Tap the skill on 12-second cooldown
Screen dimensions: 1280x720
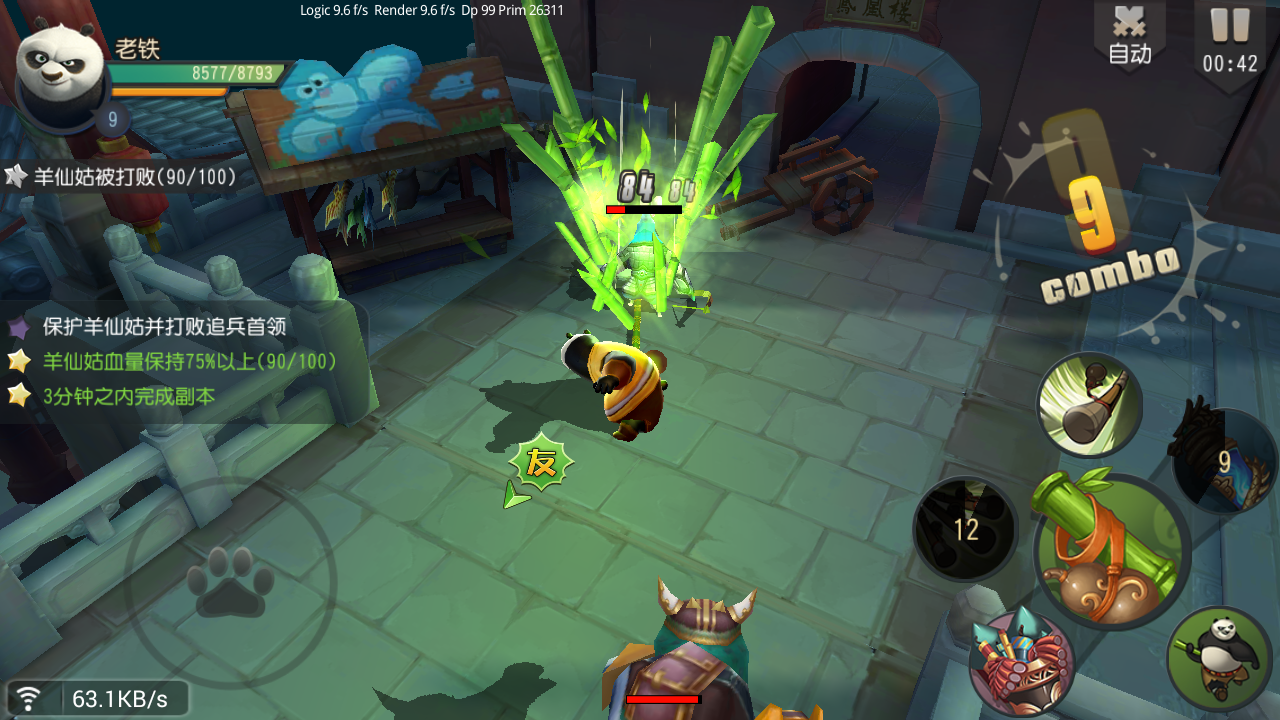[x=965, y=528]
